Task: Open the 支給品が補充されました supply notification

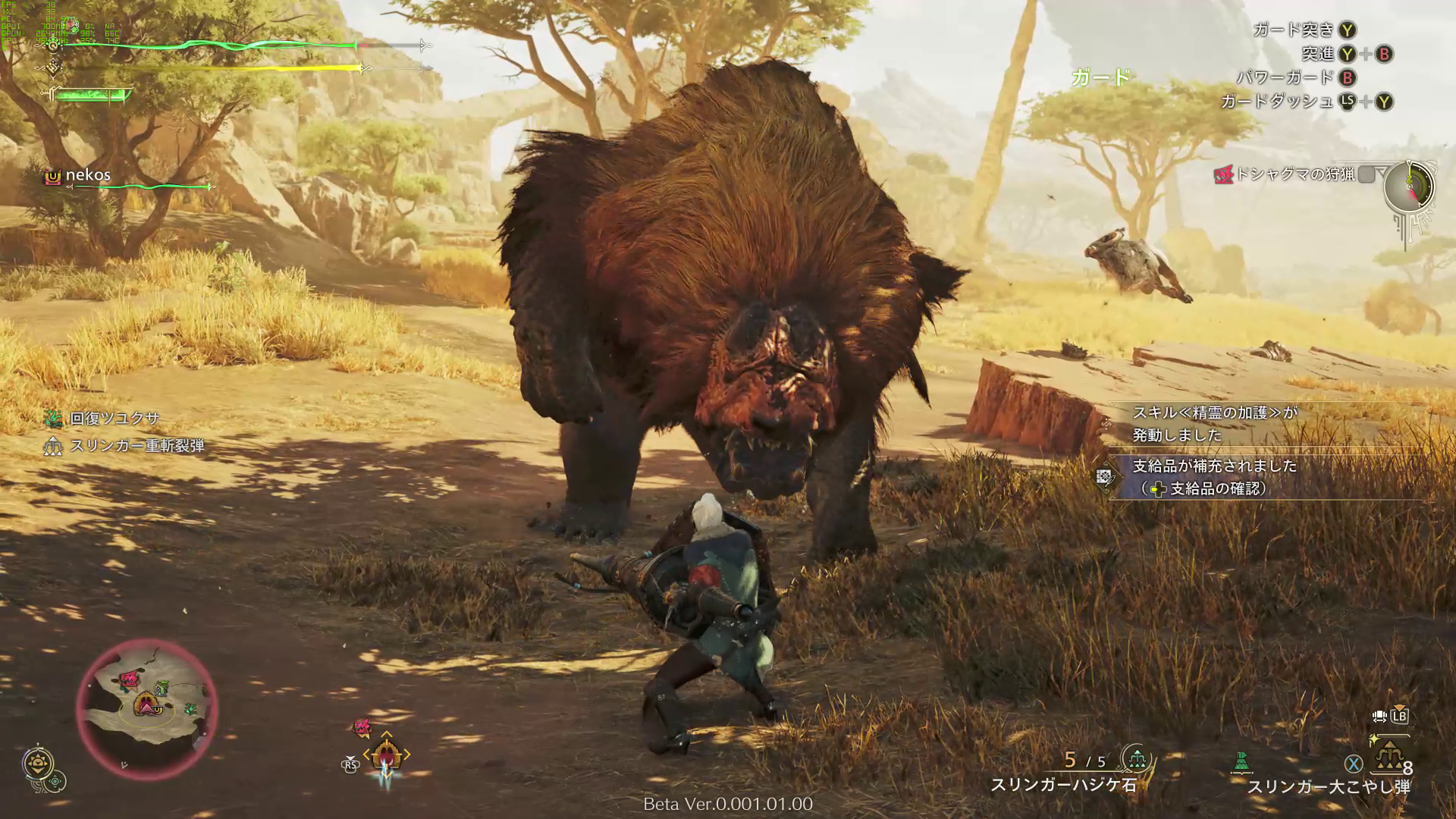Action: 1214,477
